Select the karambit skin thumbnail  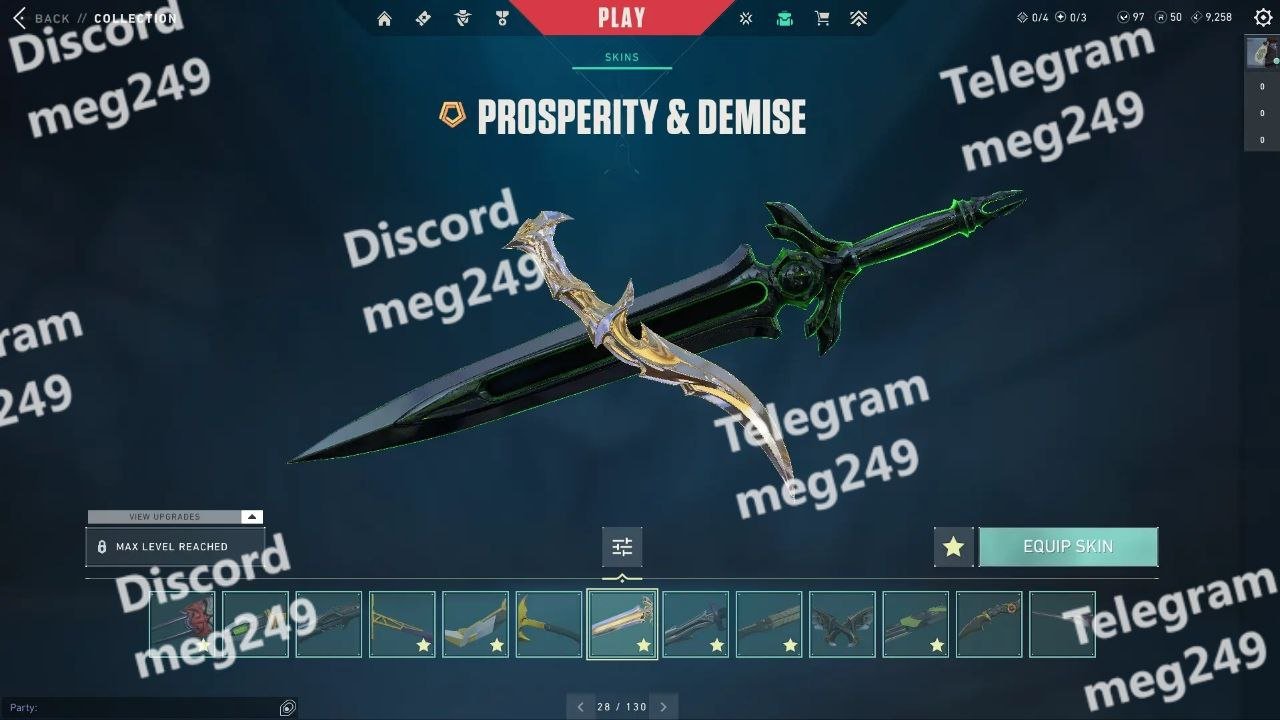click(989, 624)
